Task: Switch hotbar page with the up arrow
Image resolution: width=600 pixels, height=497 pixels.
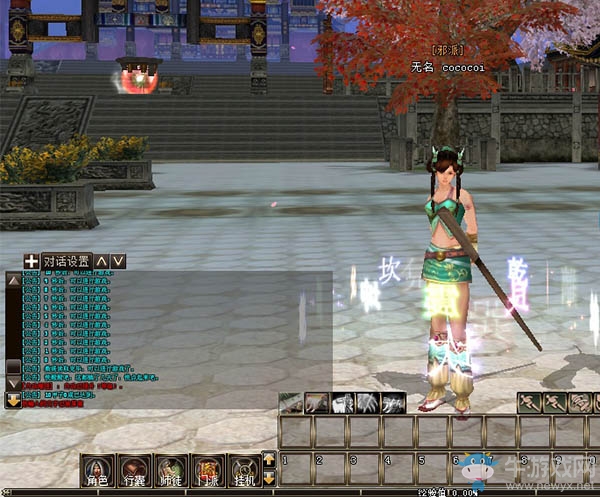Action: click(268, 459)
